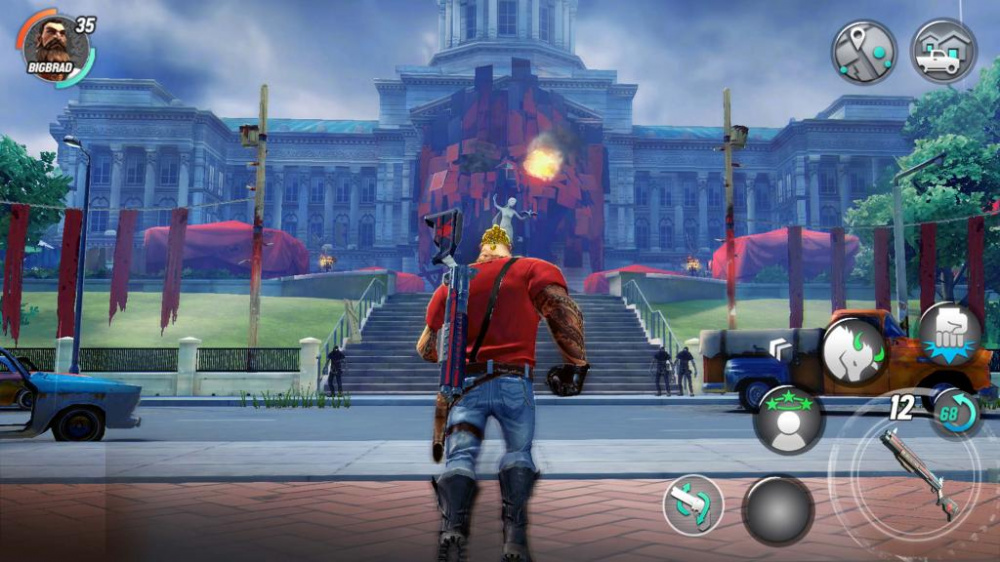The image size is (1000, 562).
Task: Tap the green-star character skill button
Action: 789,419
